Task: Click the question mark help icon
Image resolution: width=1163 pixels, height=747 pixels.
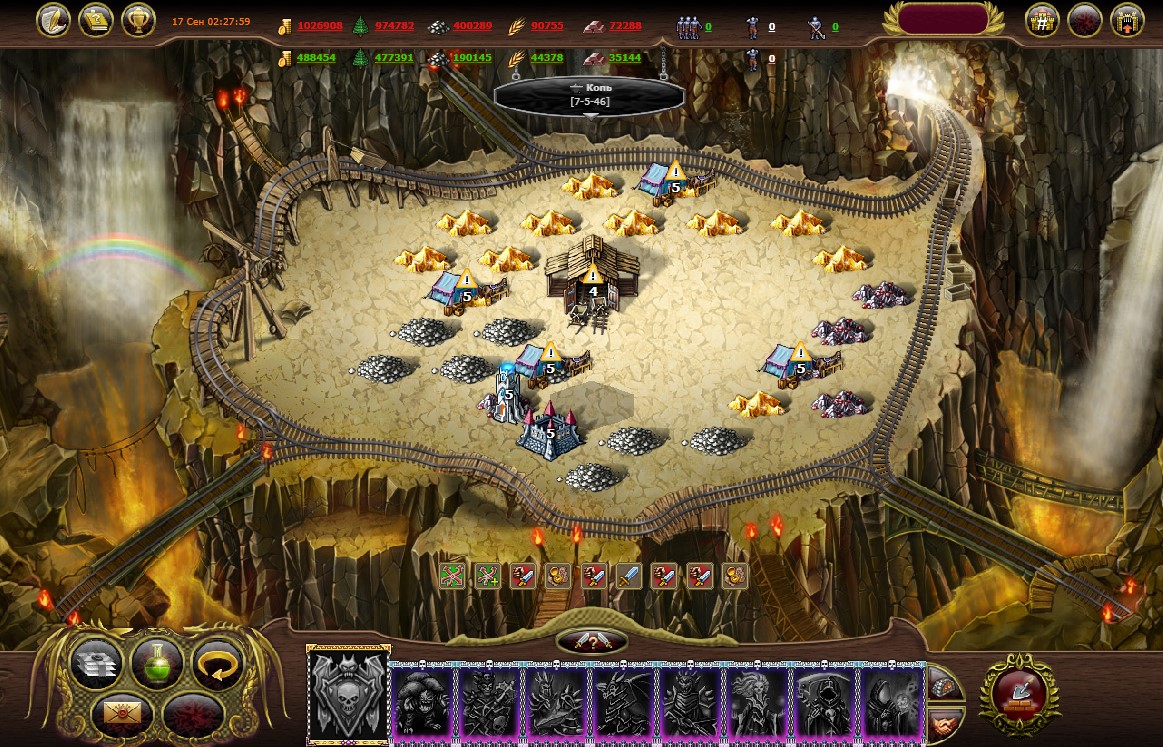Action: tap(95, 20)
